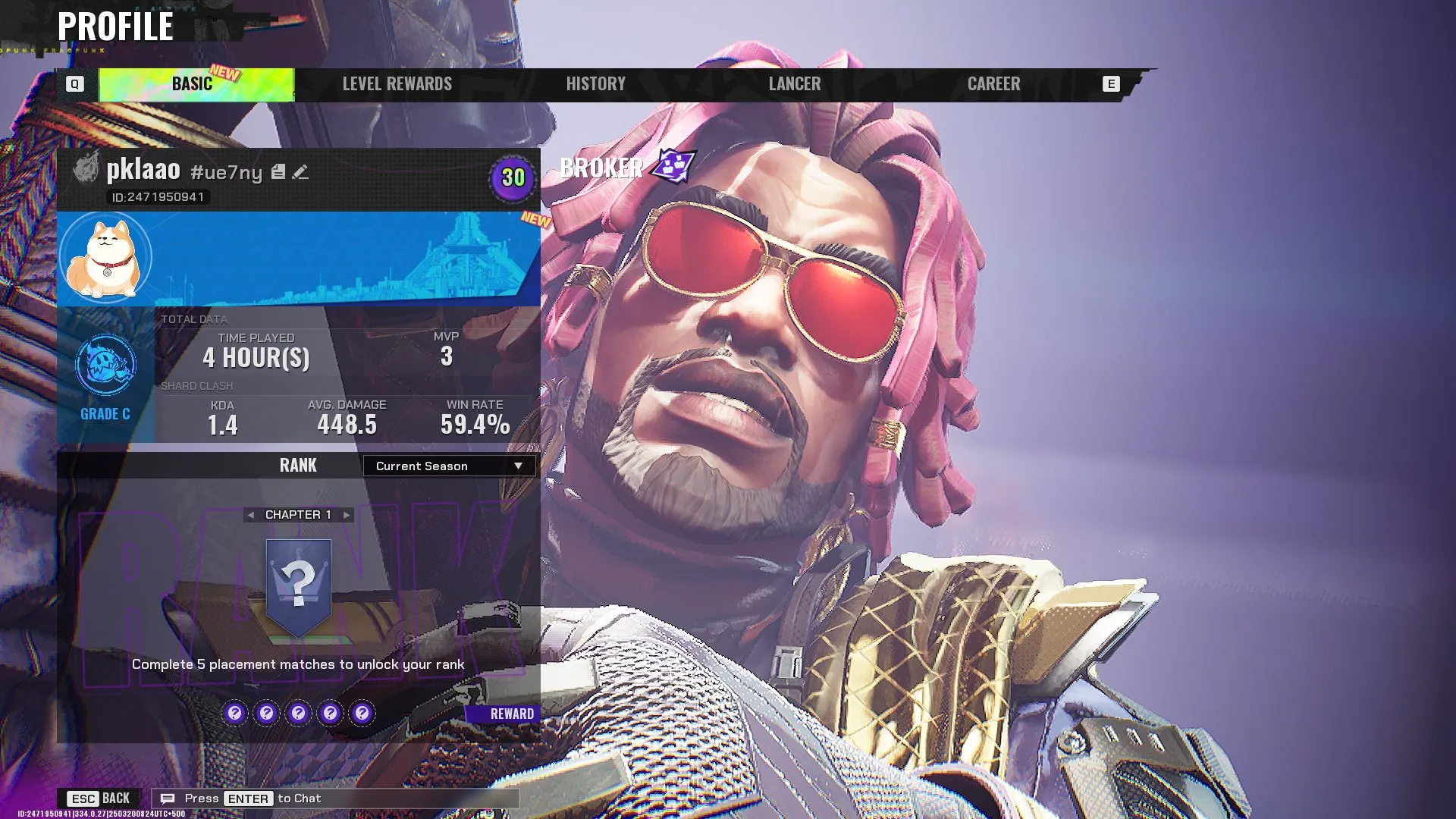Click the left arrow beside CHAPTER 1
Image resolution: width=1456 pixels, height=819 pixels.
pyautogui.click(x=250, y=514)
